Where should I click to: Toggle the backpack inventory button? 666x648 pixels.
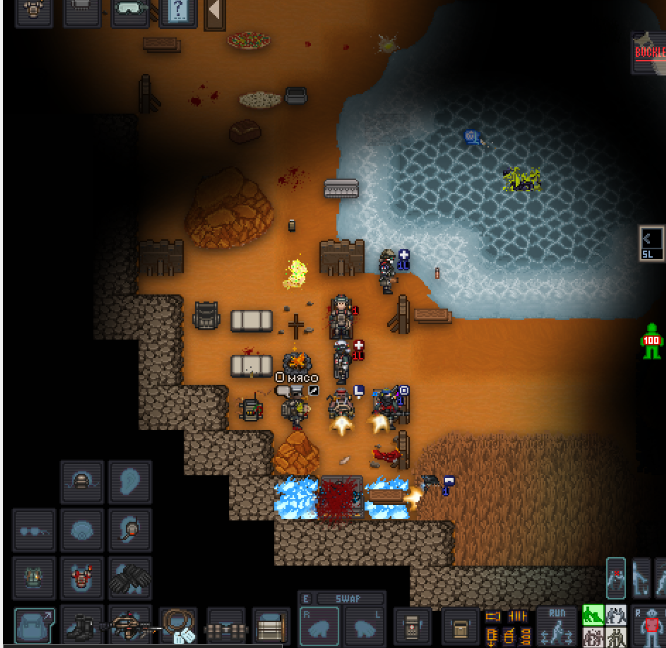point(34,626)
